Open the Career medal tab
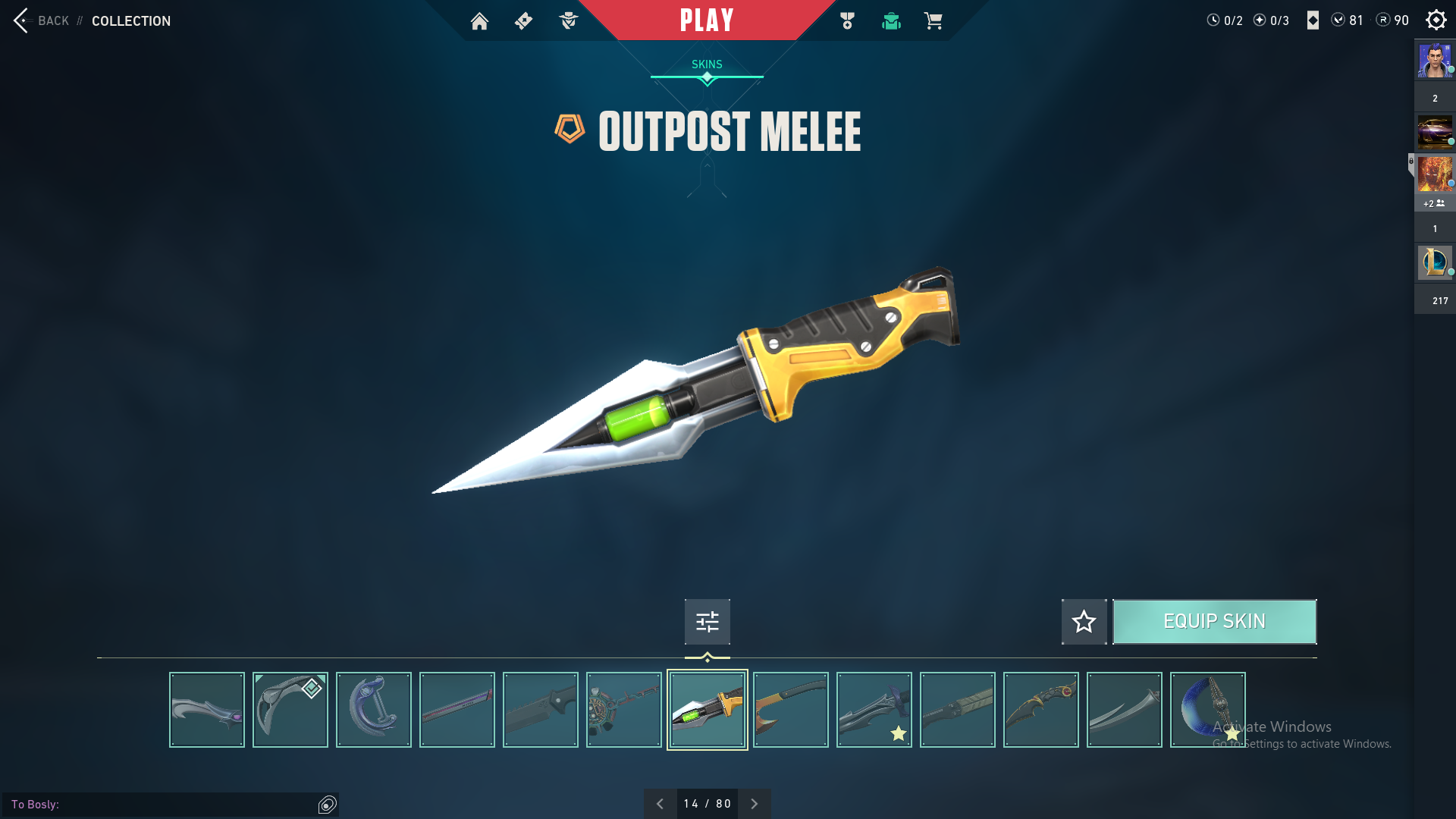The image size is (1456, 819). pos(847,21)
